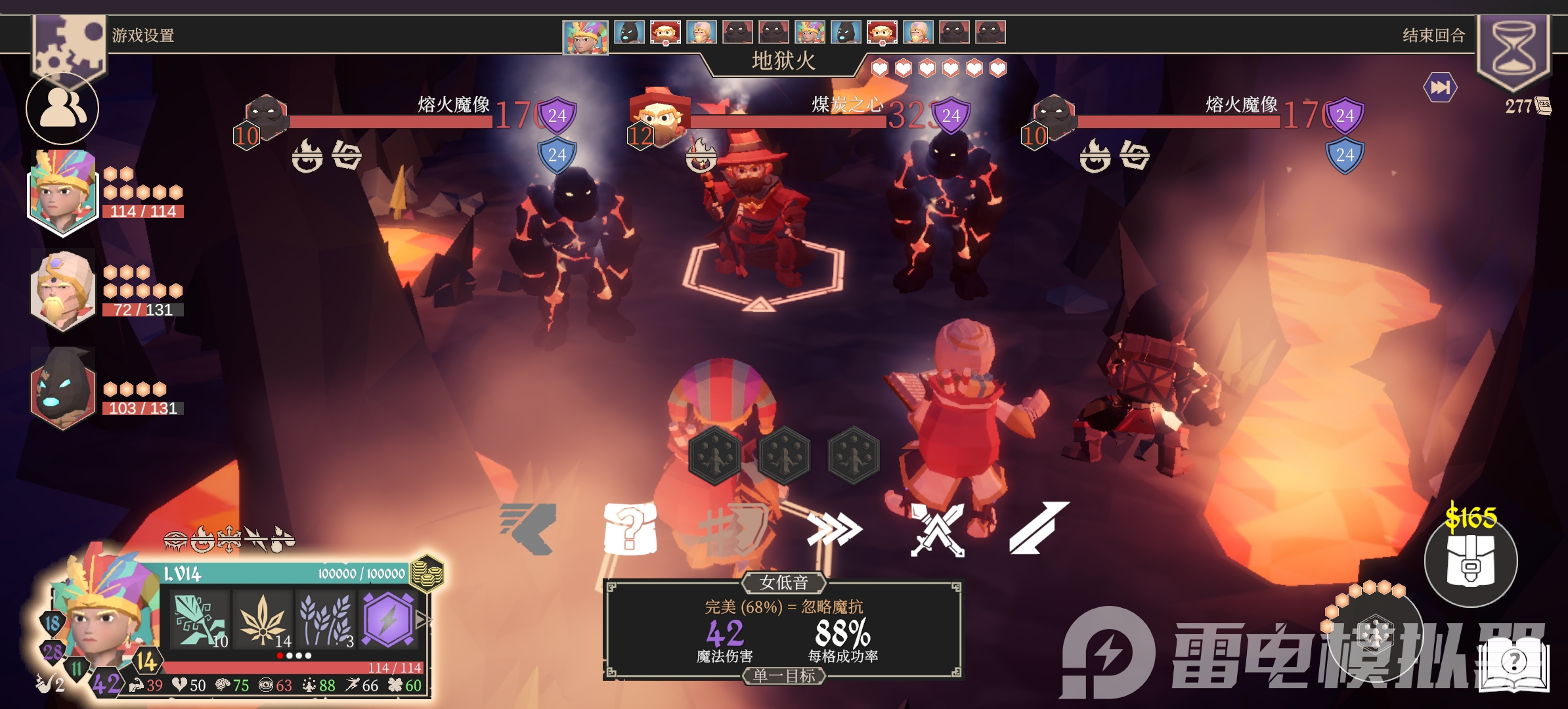Select the dark hooded hero portrait
1568x709 pixels.
point(62,389)
